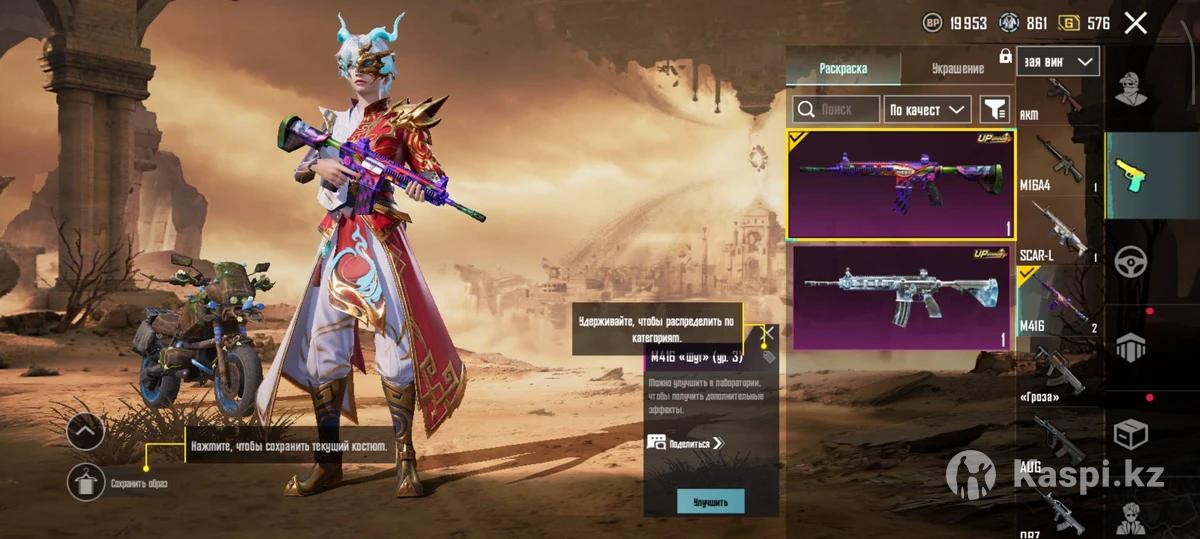Viewport: 1200px width, 539px height.
Task: Choose the white icy M416 skin
Action: (900, 297)
